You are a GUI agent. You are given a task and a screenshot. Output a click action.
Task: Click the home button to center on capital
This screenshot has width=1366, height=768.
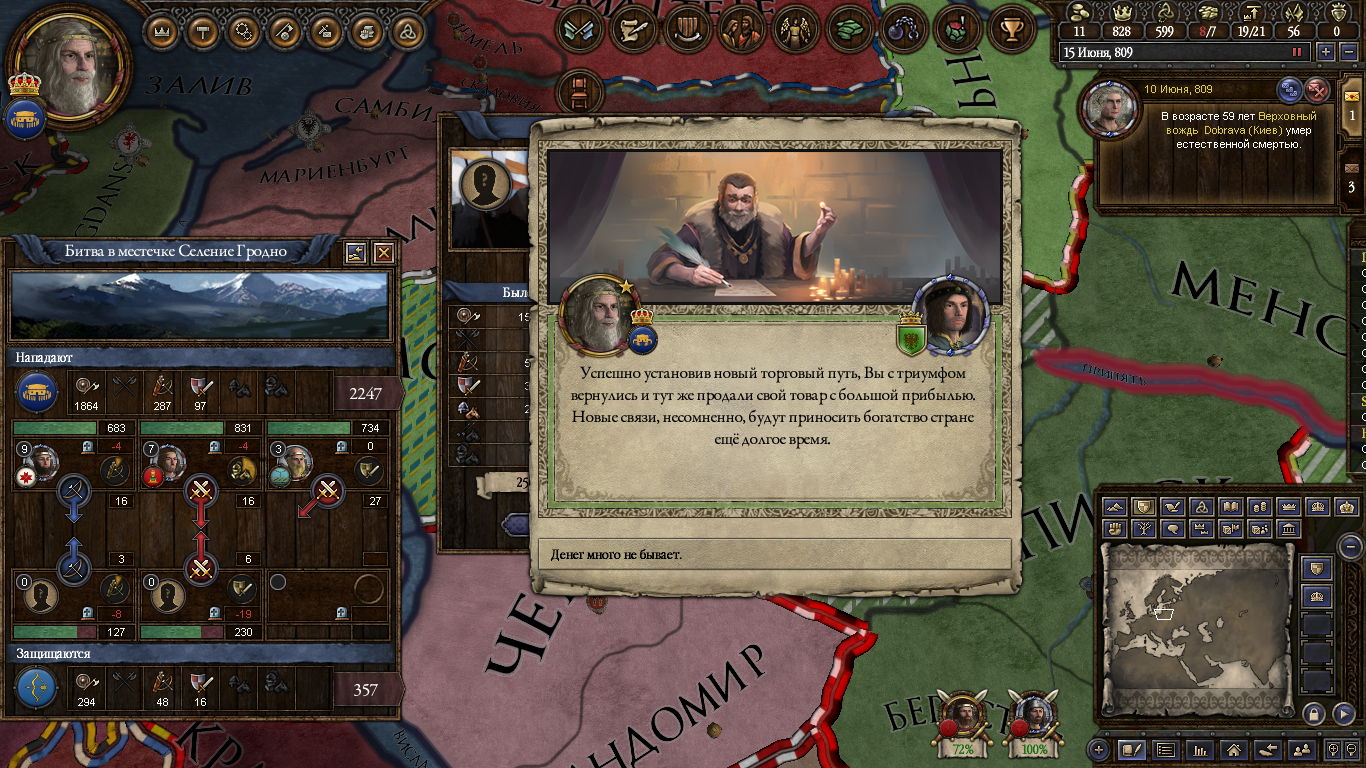click(1233, 749)
